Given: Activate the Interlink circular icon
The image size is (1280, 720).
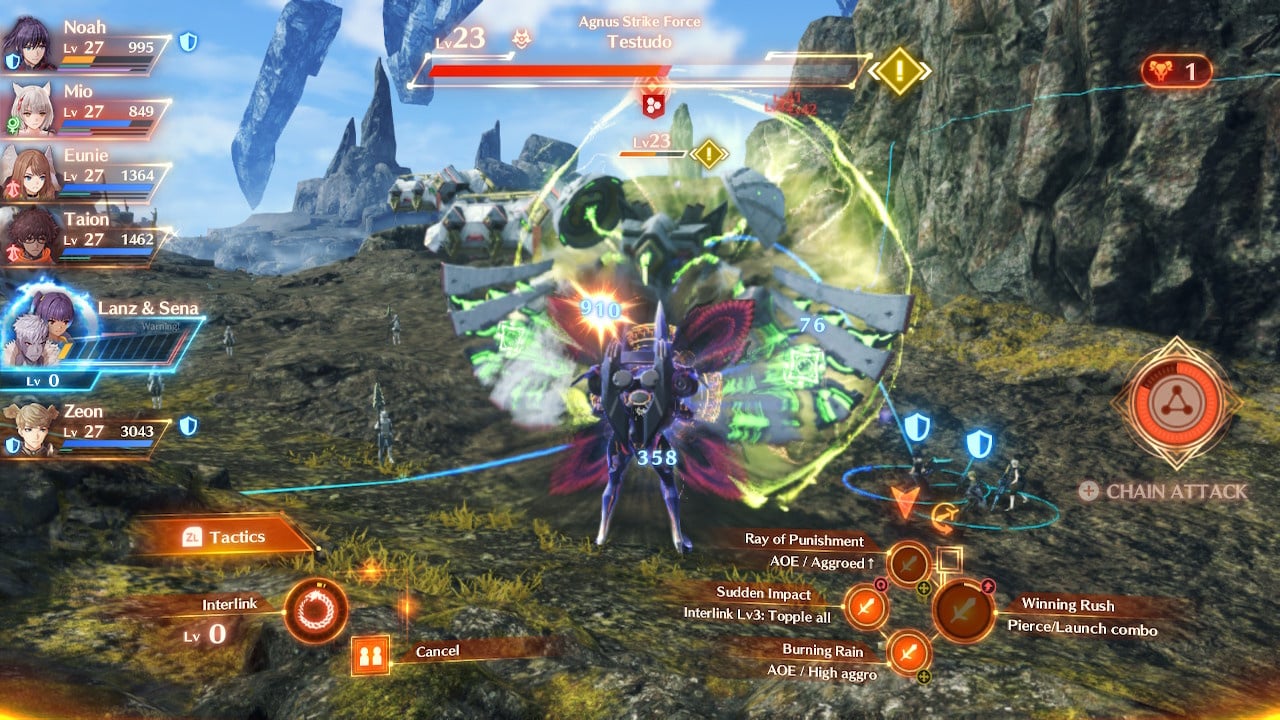Looking at the screenshot, I should click(316, 610).
